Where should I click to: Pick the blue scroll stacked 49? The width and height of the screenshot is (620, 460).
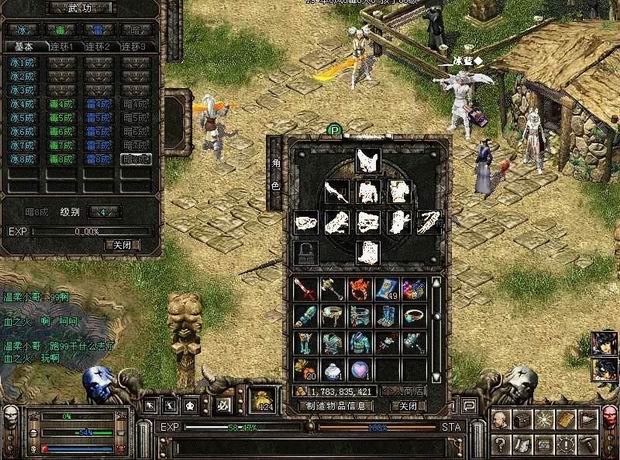[387, 290]
